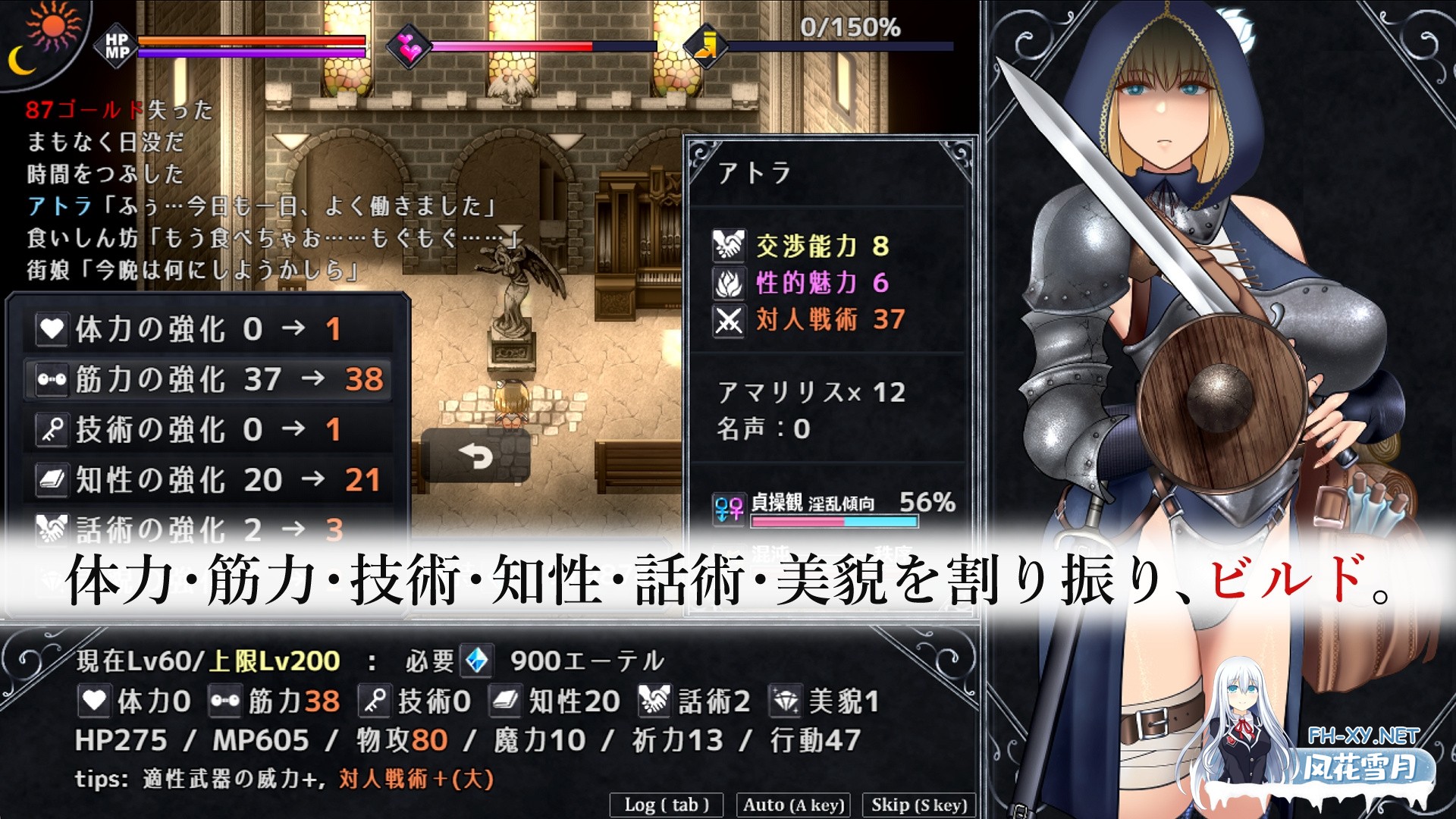Click the HP/MP hexagon emblem on the status bar
1456x819 pixels.
pos(115,47)
